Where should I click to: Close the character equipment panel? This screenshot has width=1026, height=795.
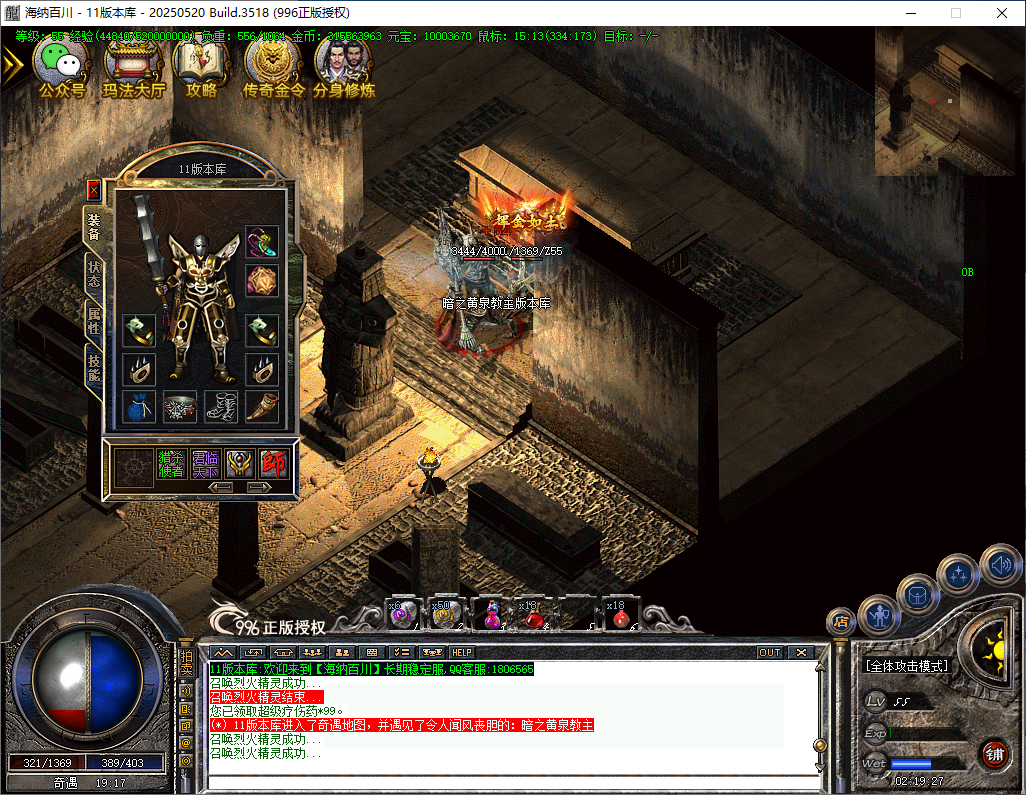click(94, 189)
